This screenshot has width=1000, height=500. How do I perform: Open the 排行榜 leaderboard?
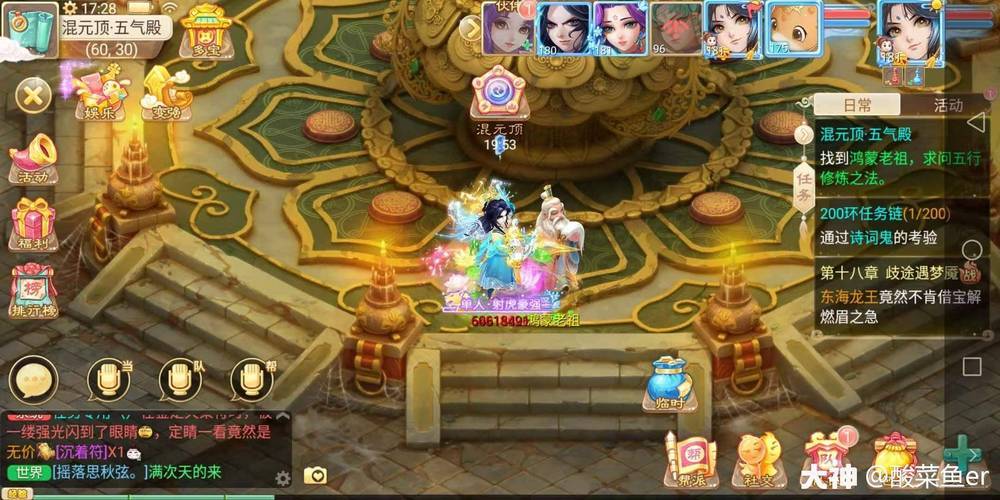[x=33, y=290]
